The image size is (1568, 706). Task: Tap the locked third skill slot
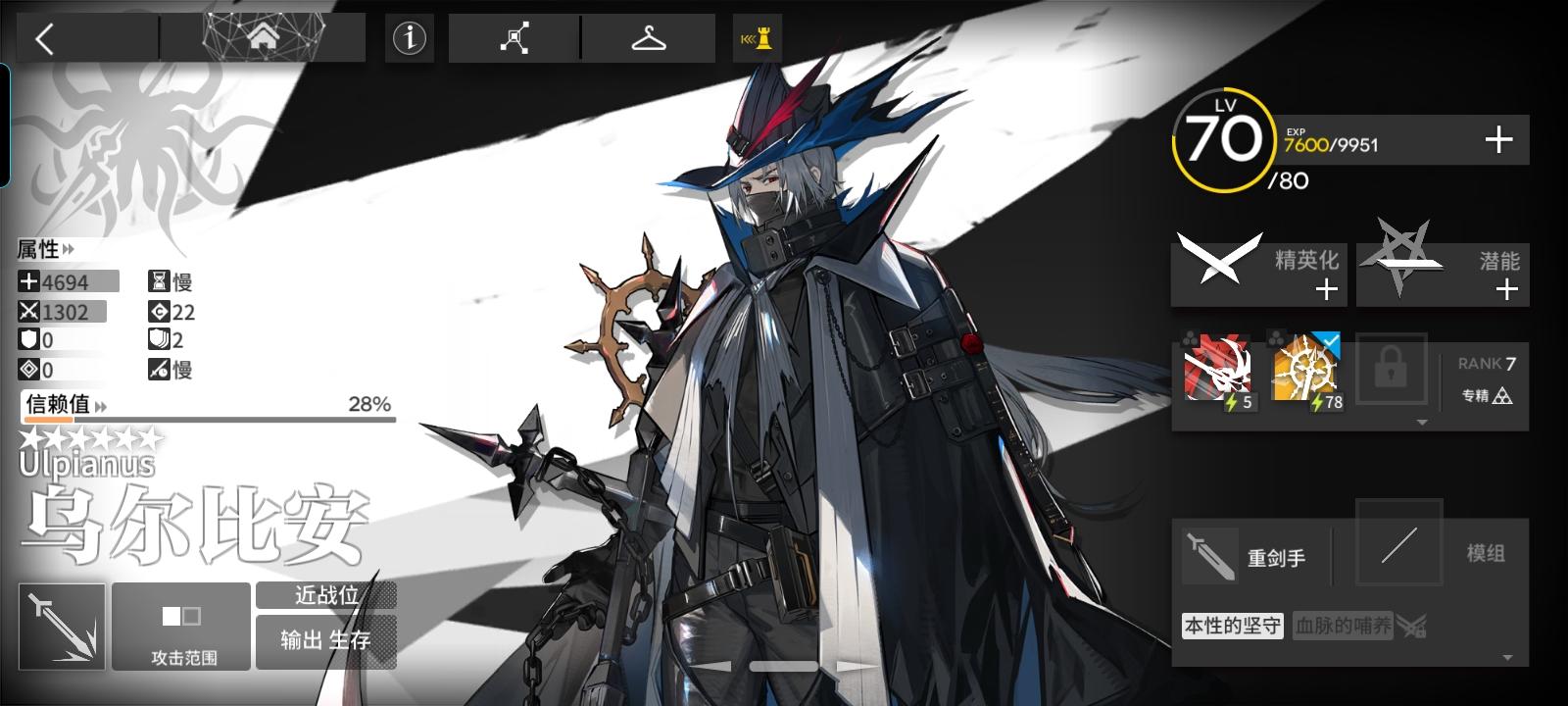click(1393, 372)
